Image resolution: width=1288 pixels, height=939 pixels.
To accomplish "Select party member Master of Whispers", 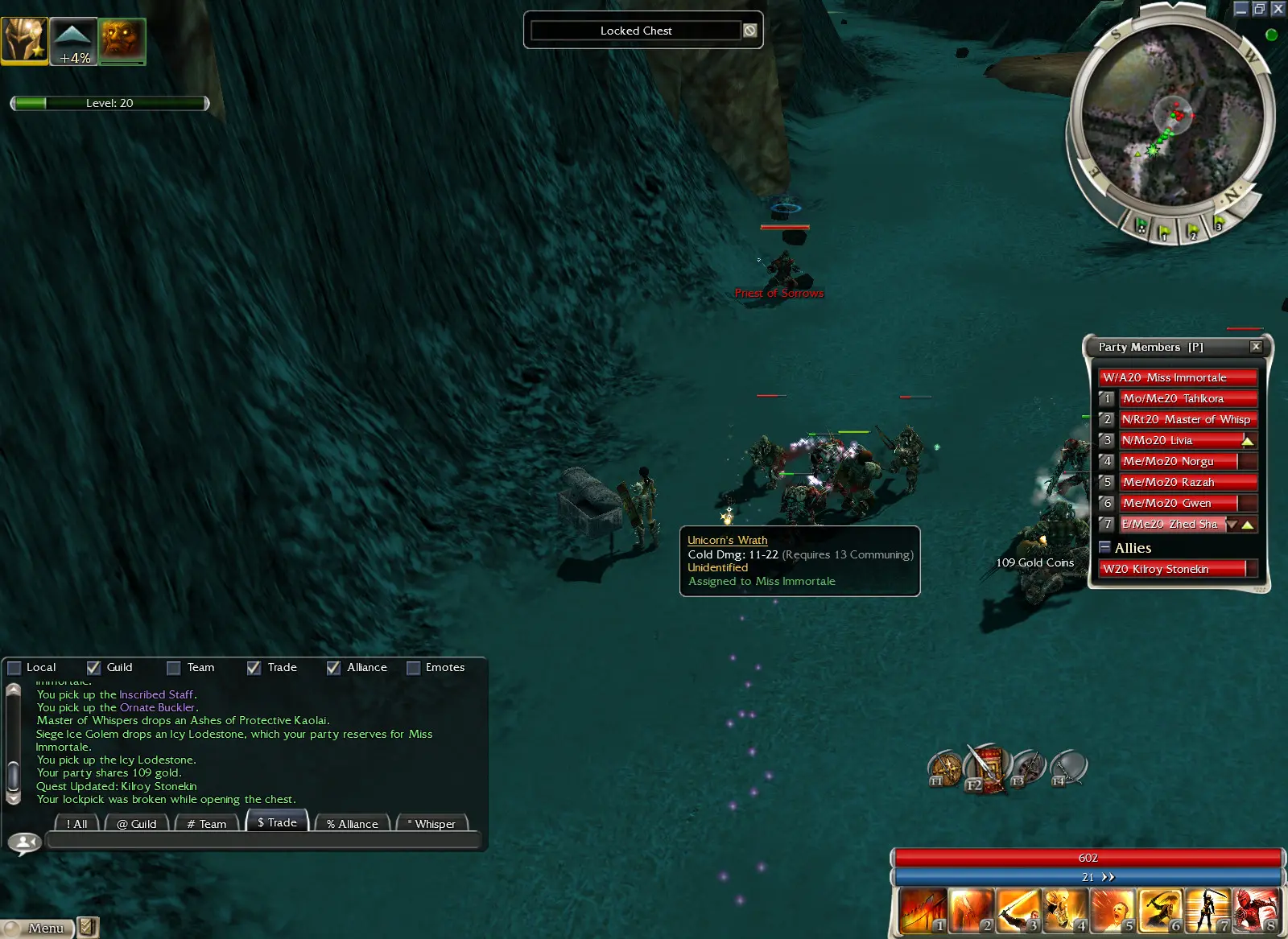I will (x=1187, y=419).
